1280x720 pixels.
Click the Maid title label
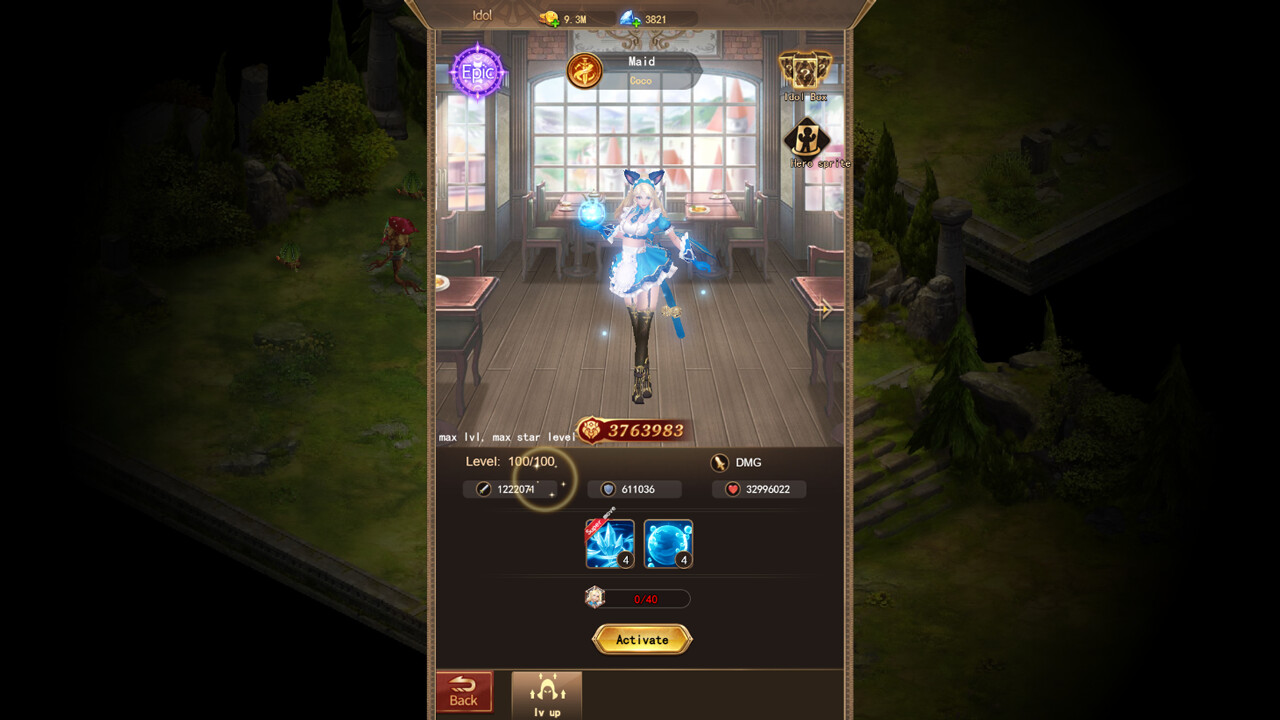(x=641, y=61)
